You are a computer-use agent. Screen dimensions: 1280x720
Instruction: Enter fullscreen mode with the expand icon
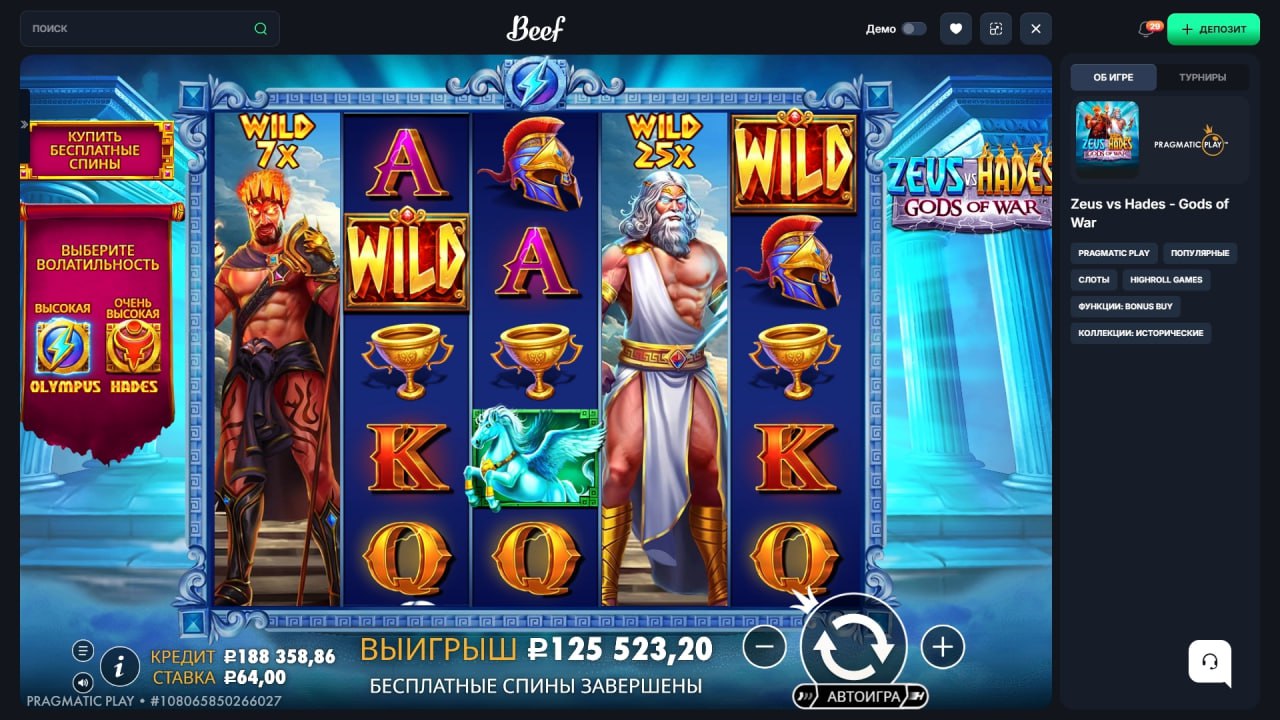995,29
